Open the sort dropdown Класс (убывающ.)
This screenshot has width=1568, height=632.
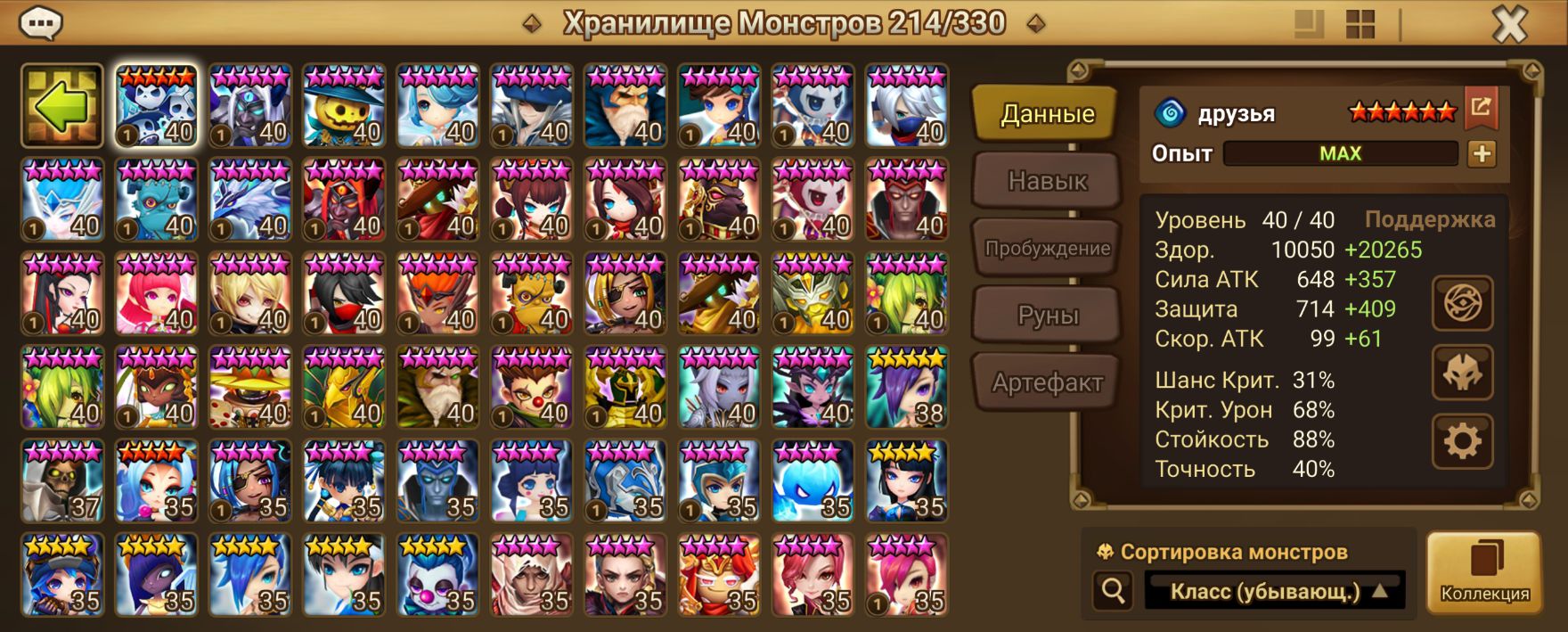[x=1274, y=591]
